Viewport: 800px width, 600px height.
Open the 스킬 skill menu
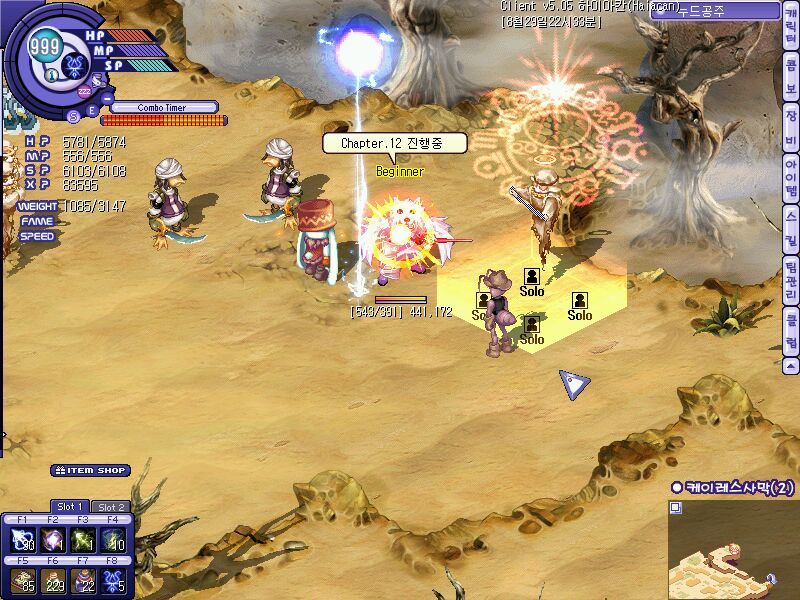791,221
